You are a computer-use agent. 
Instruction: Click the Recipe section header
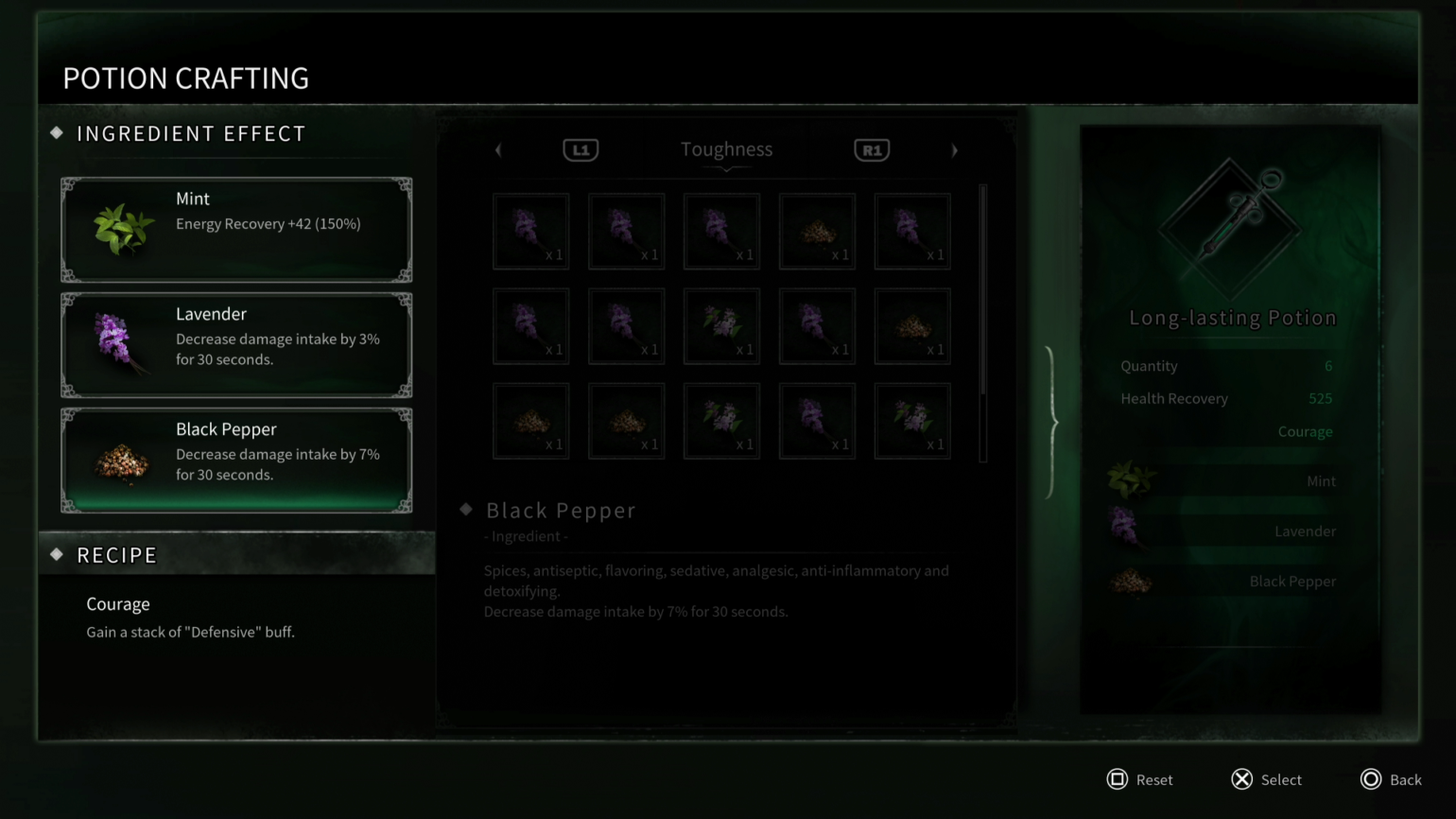click(116, 555)
